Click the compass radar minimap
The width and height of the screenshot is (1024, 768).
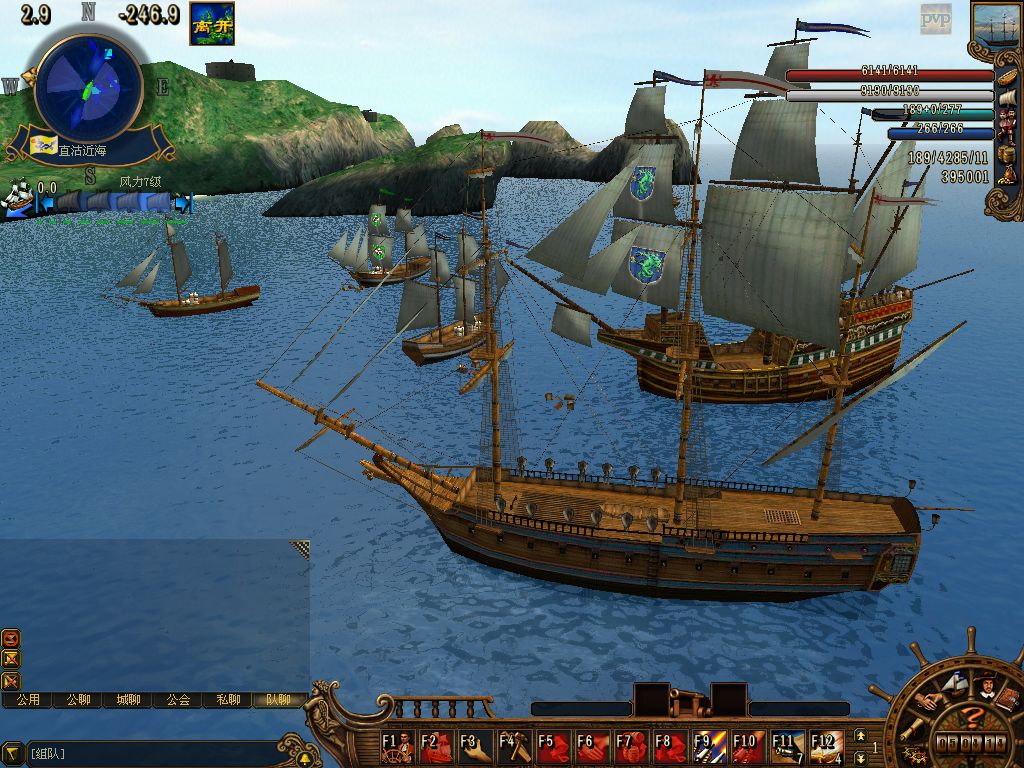coord(88,88)
